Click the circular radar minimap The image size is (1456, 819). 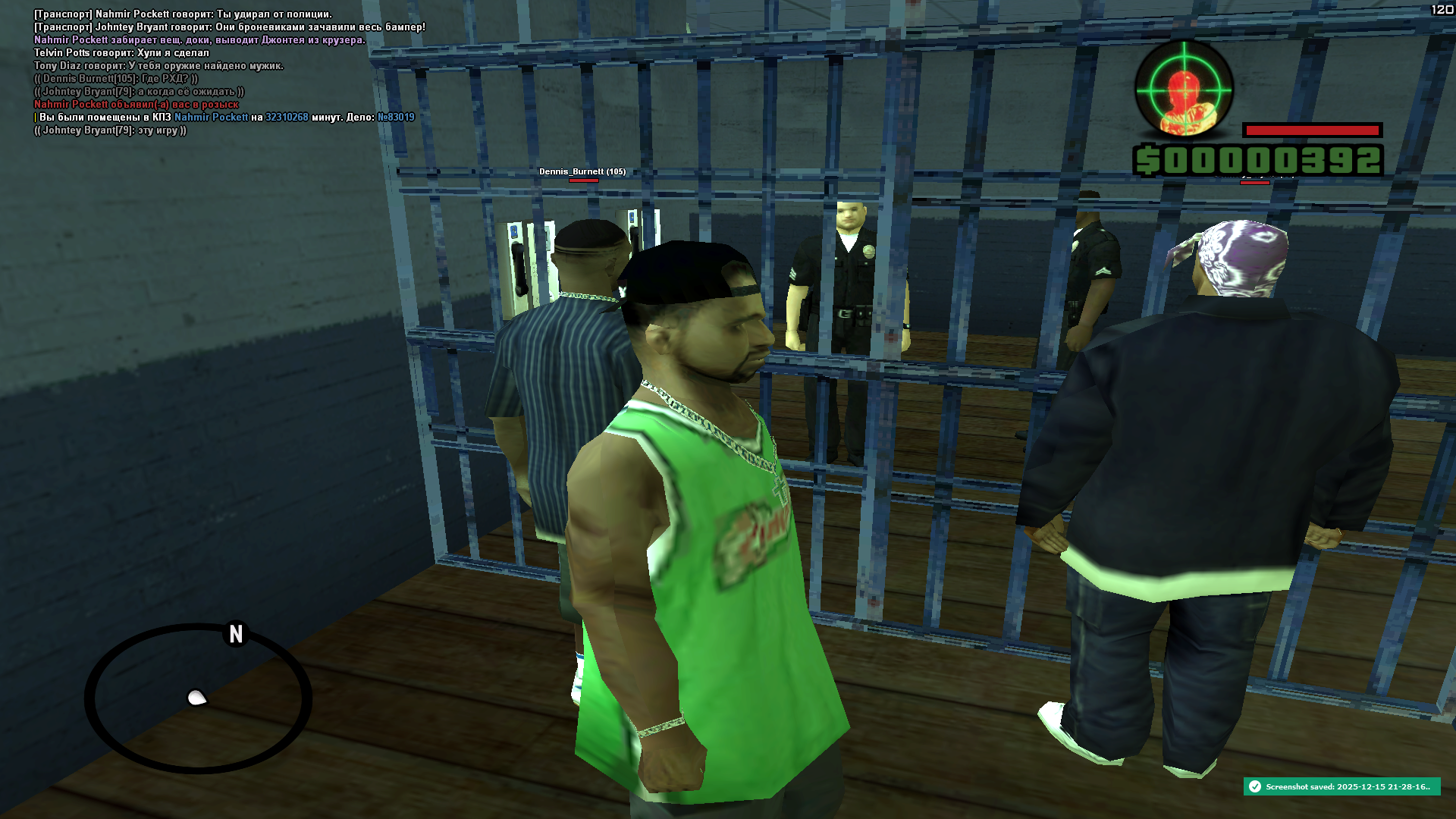tap(198, 698)
